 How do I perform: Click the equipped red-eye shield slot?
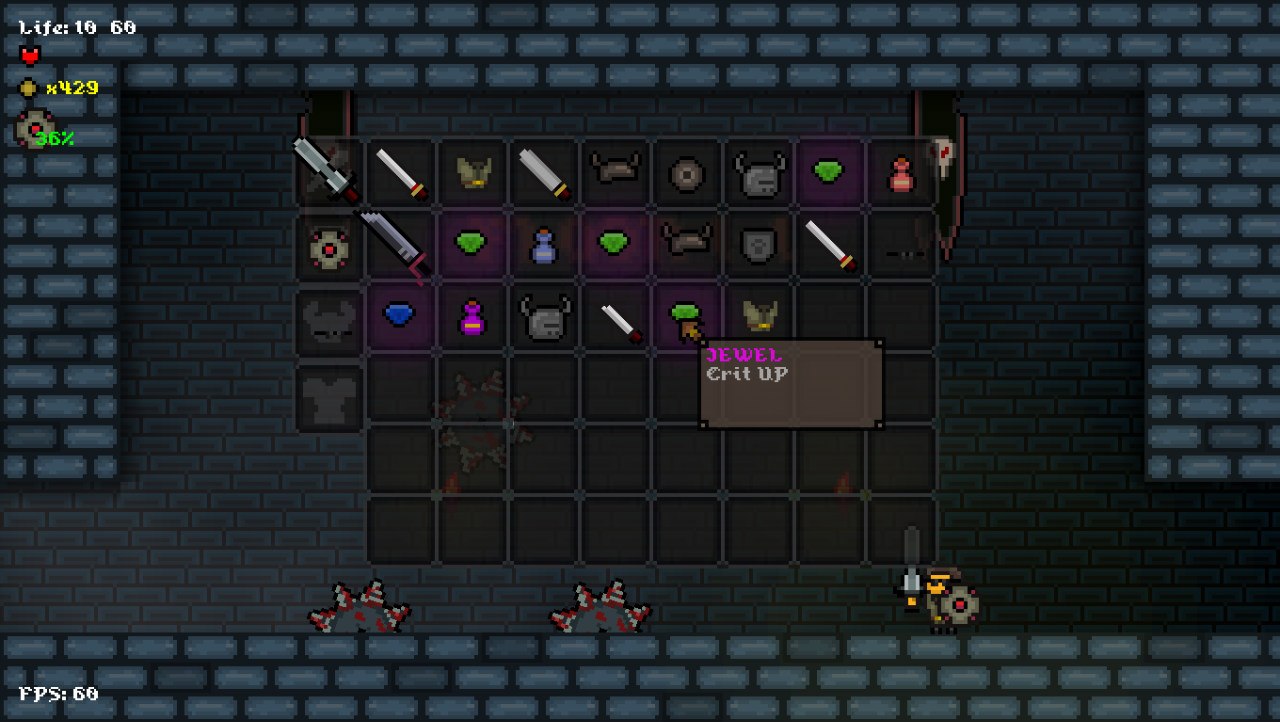[329, 247]
